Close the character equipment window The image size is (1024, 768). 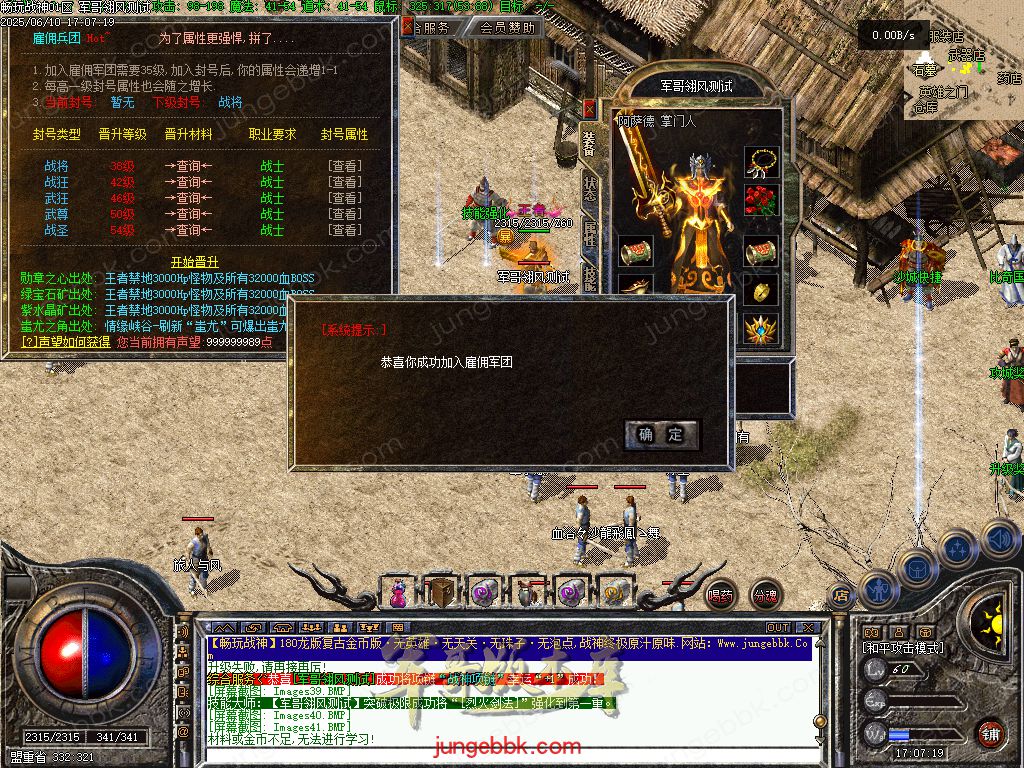(589, 109)
